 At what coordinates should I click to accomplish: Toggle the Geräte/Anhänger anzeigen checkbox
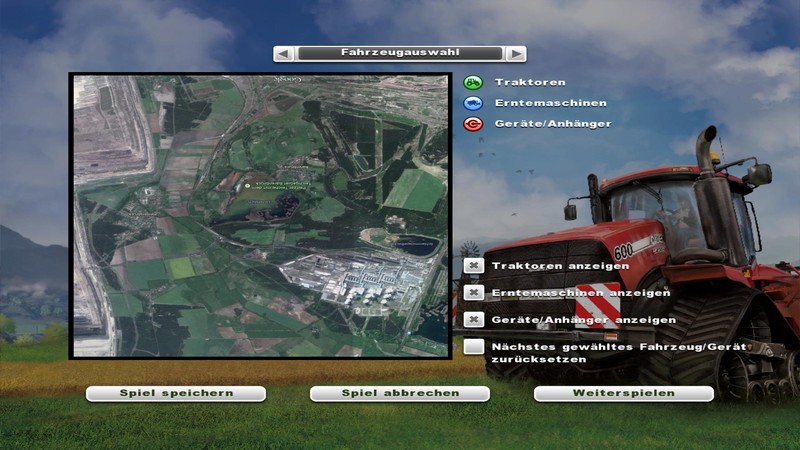(x=474, y=320)
